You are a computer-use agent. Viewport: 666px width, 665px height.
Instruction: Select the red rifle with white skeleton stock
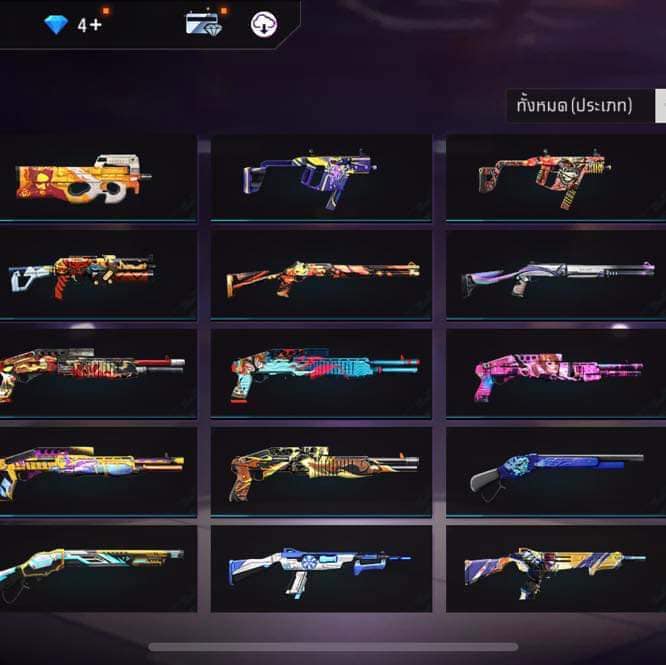coord(96,274)
